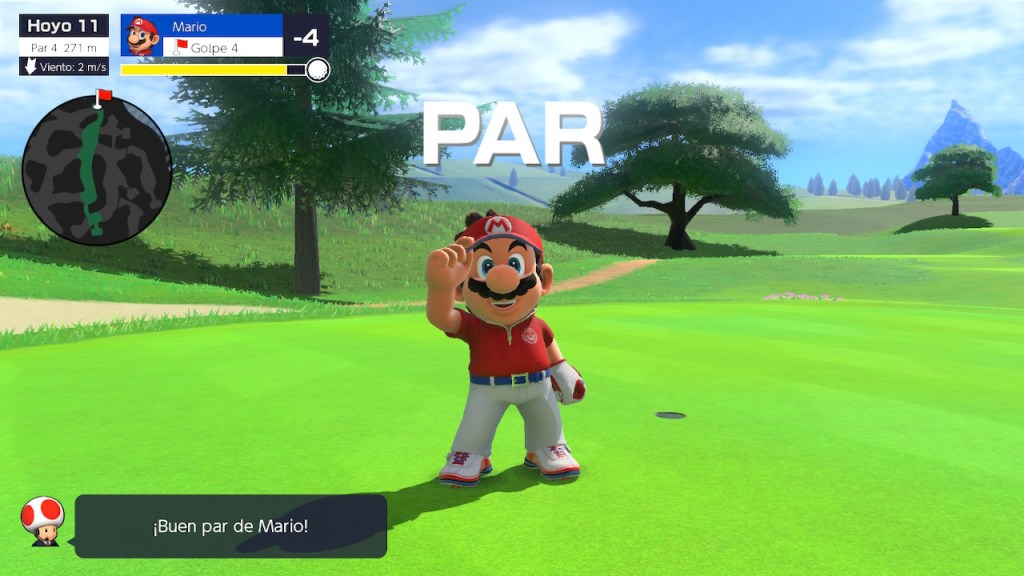Image resolution: width=1024 pixels, height=576 pixels.
Task: Click the circular course minimap
Action: [97, 171]
